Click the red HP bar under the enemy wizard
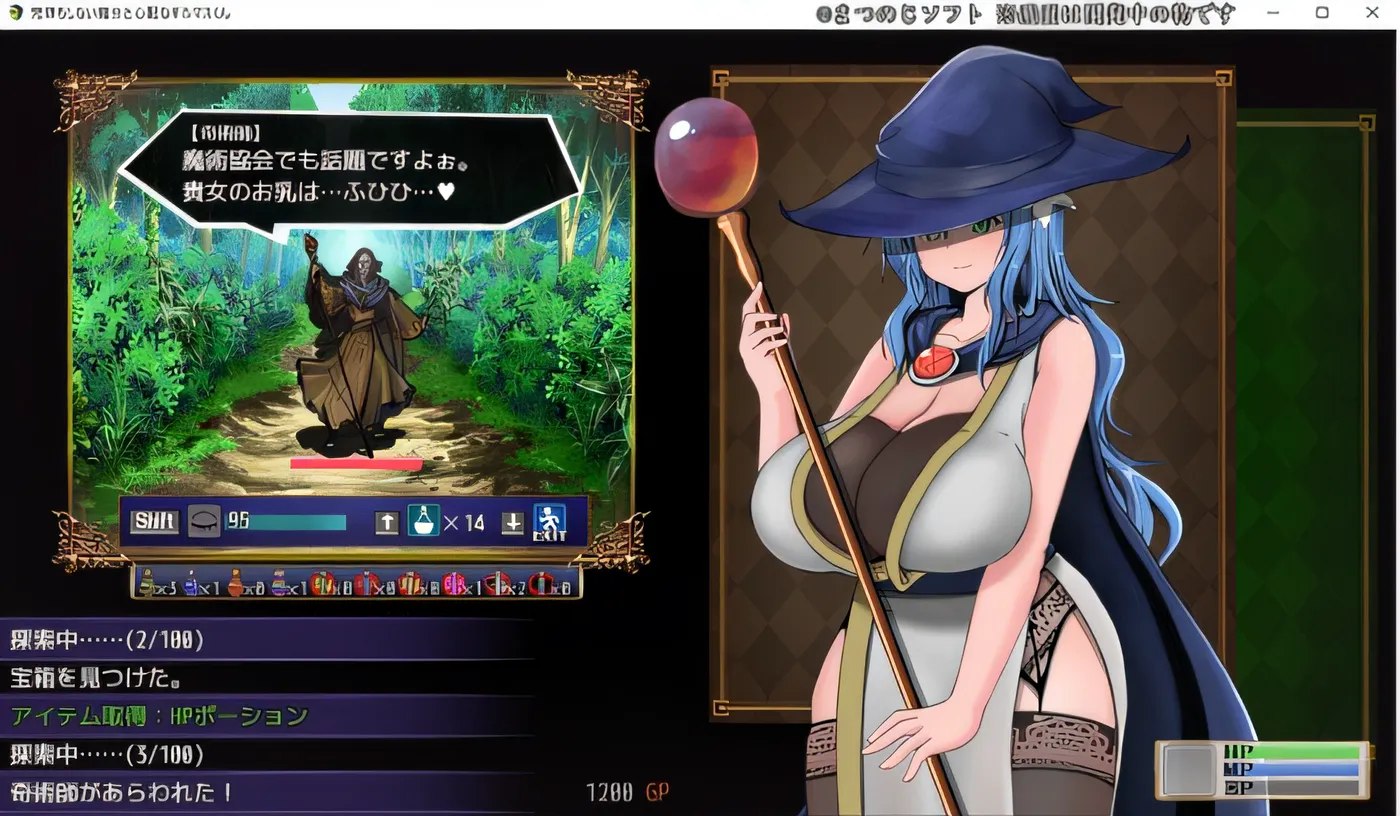1400x816 pixels. [x=357, y=462]
